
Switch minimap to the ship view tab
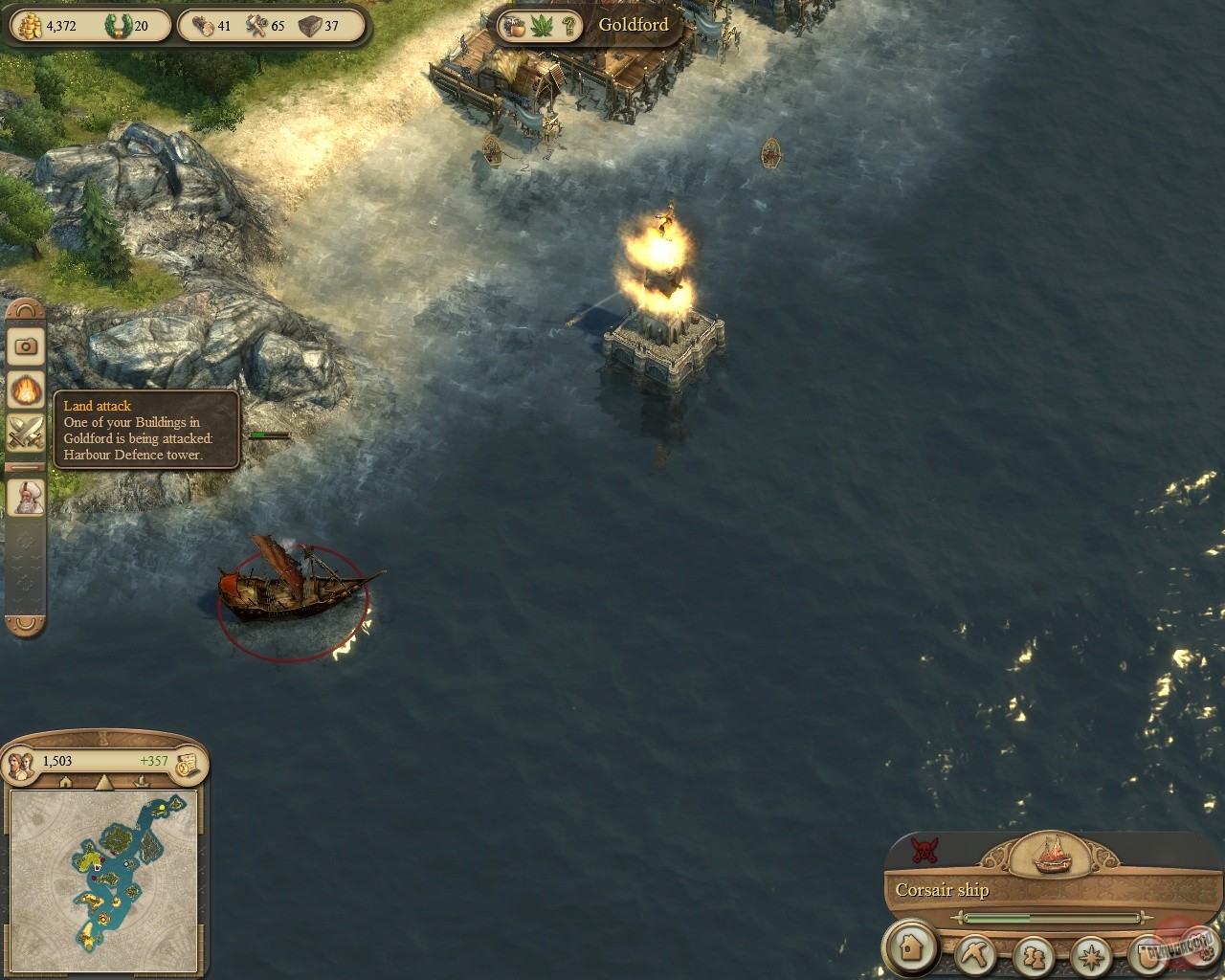[x=142, y=782]
